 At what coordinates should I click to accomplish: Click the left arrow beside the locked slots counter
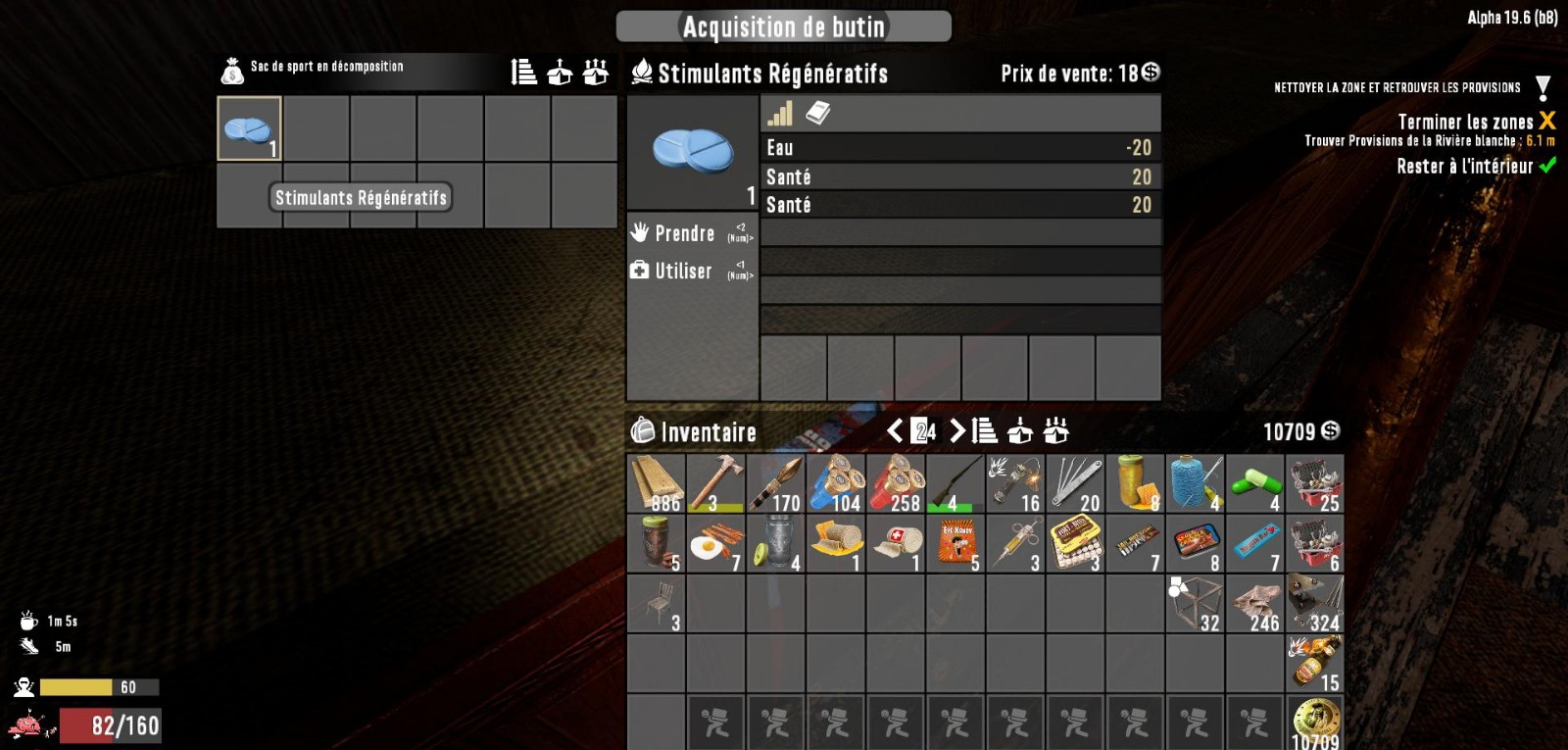[895, 431]
